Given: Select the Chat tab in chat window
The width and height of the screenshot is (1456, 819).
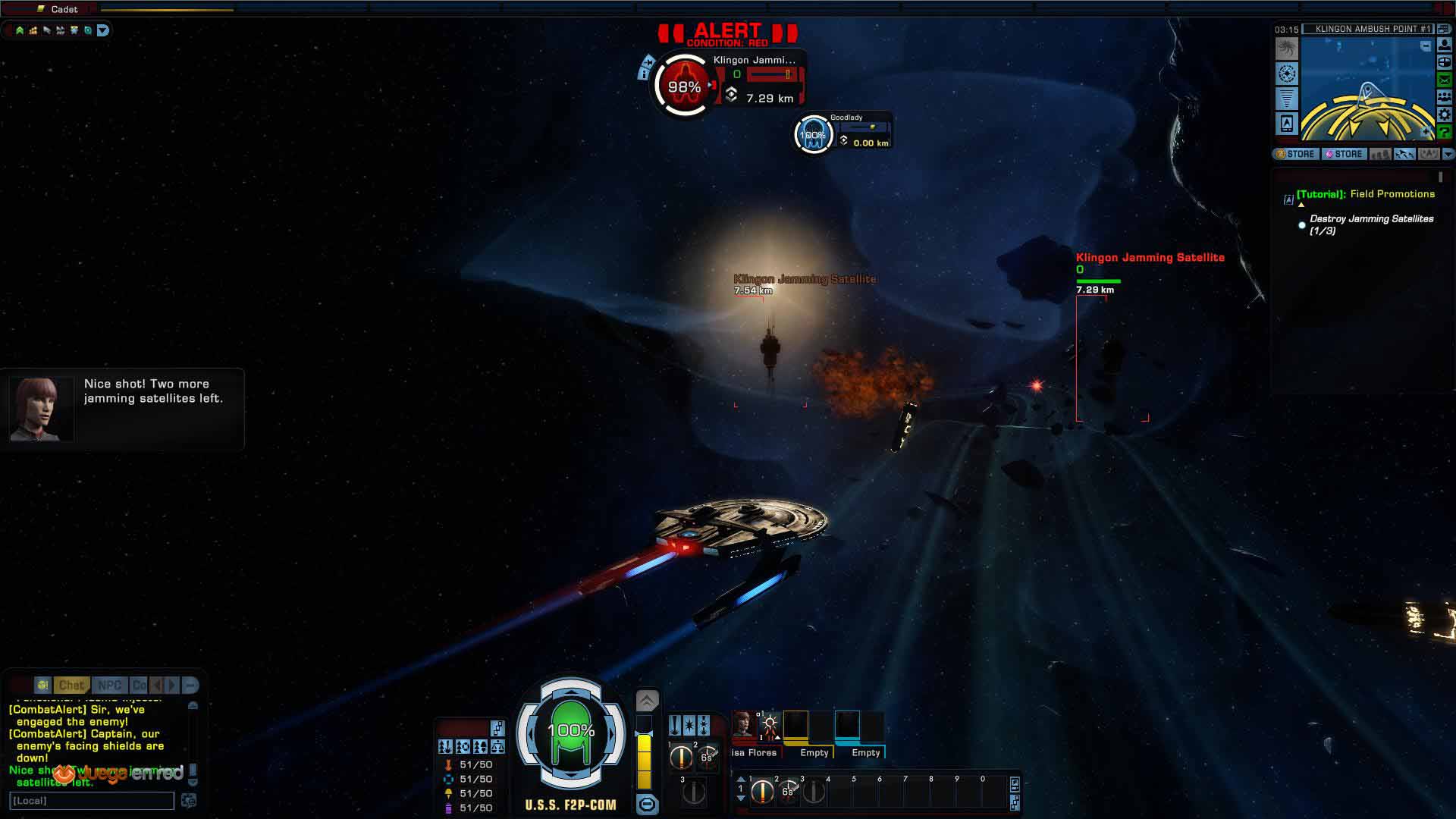Looking at the screenshot, I should pyautogui.click(x=71, y=685).
